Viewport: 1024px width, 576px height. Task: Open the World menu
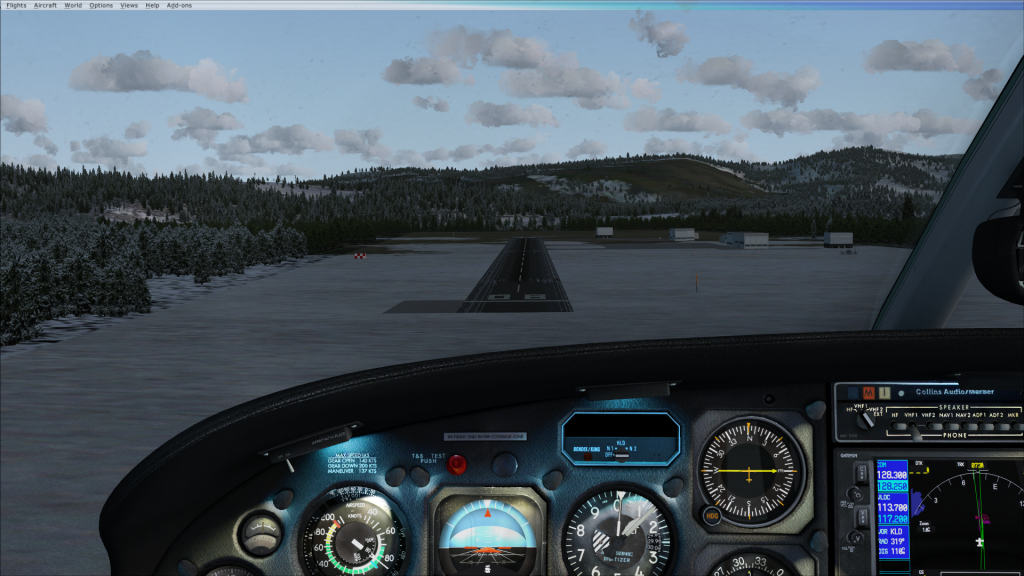point(73,5)
